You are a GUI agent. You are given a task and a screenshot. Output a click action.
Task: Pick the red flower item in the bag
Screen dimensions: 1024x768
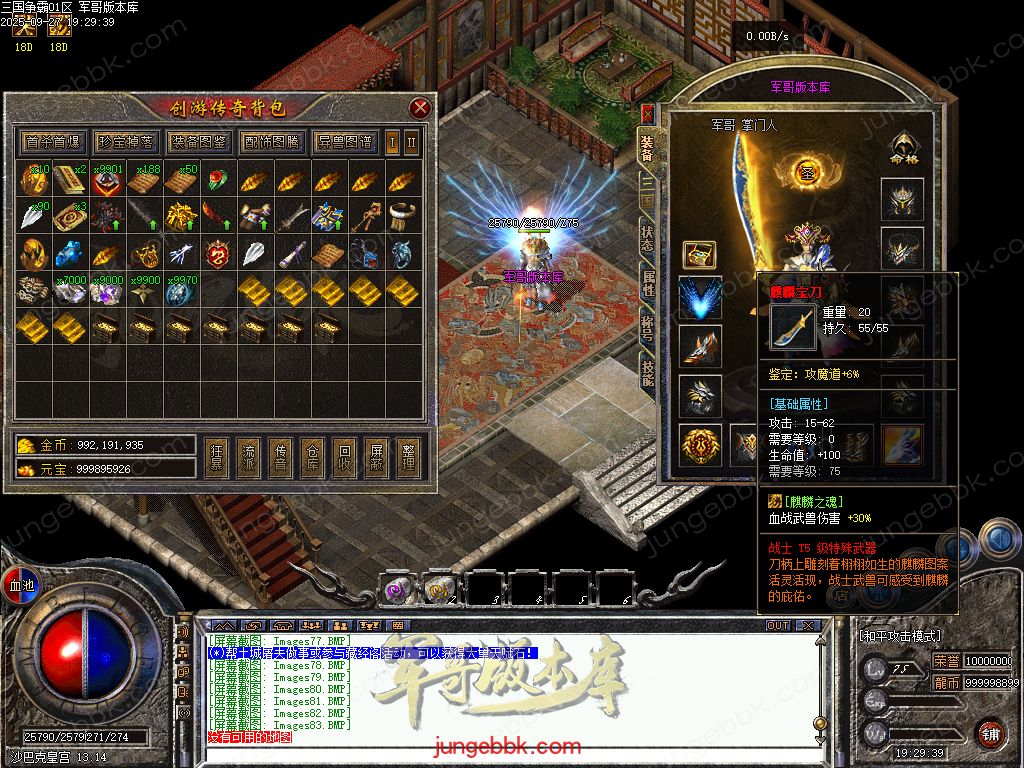click(217, 181)
